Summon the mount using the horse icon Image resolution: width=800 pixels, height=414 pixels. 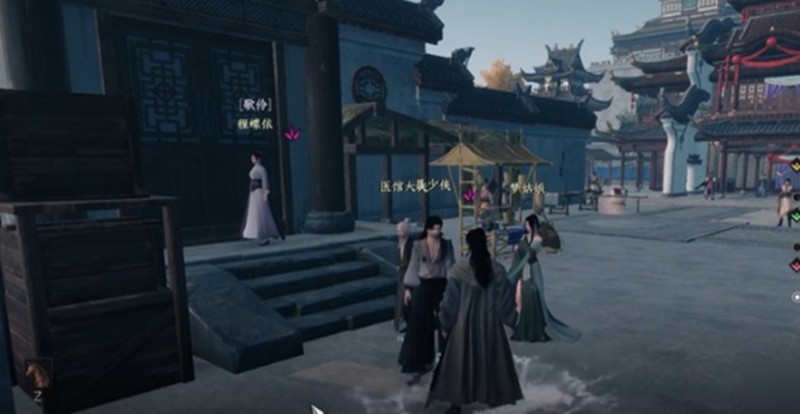click(x=36, y=376)
